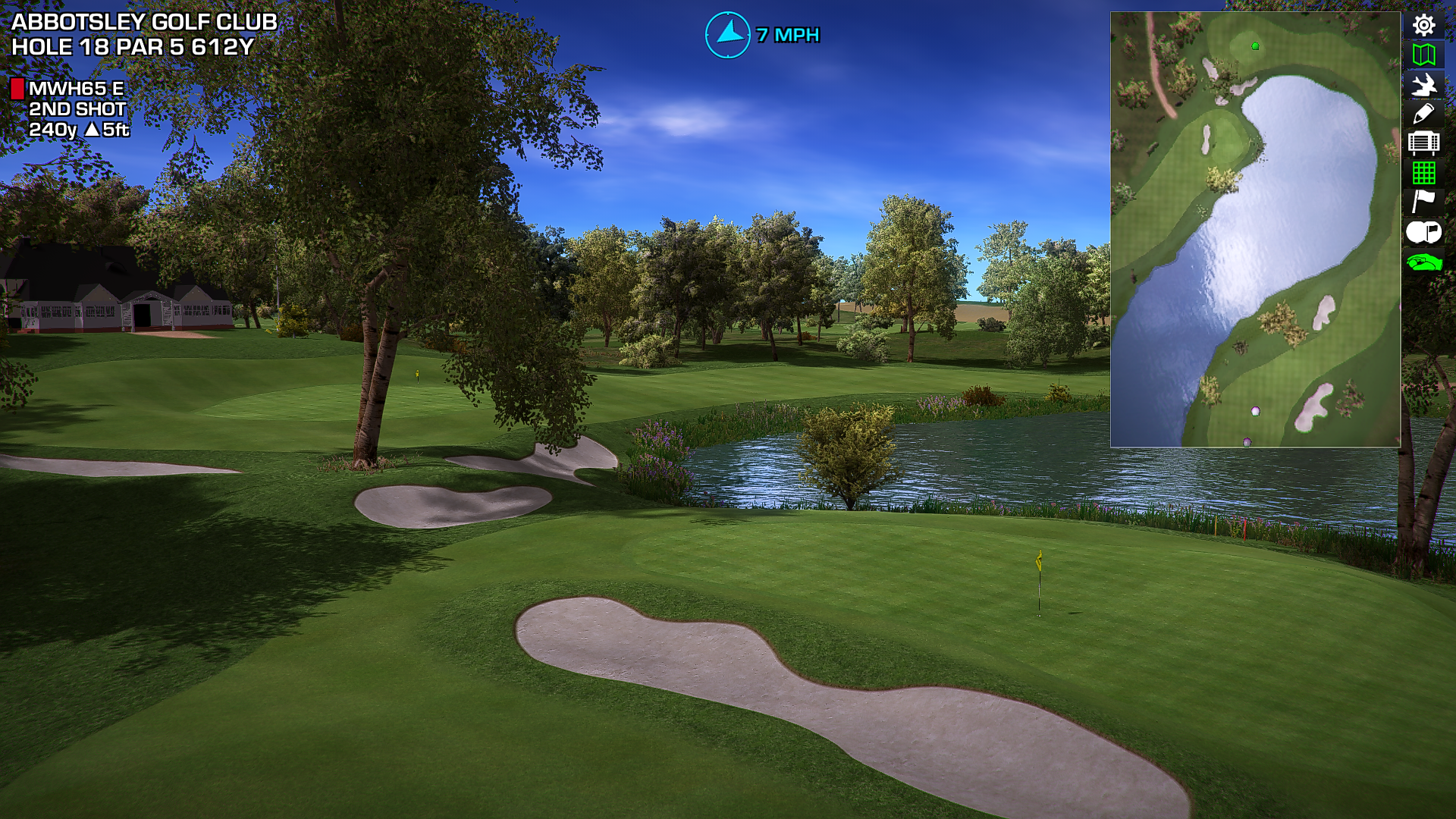Viewport: 1456px width, 819px height.
Task: Show the leaderboard scoreboard icon
Action: (1423, 143)
